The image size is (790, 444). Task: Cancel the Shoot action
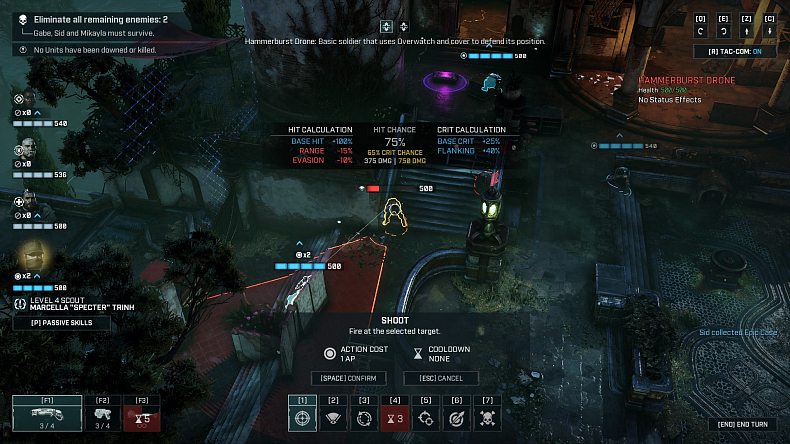pos(441,378)
